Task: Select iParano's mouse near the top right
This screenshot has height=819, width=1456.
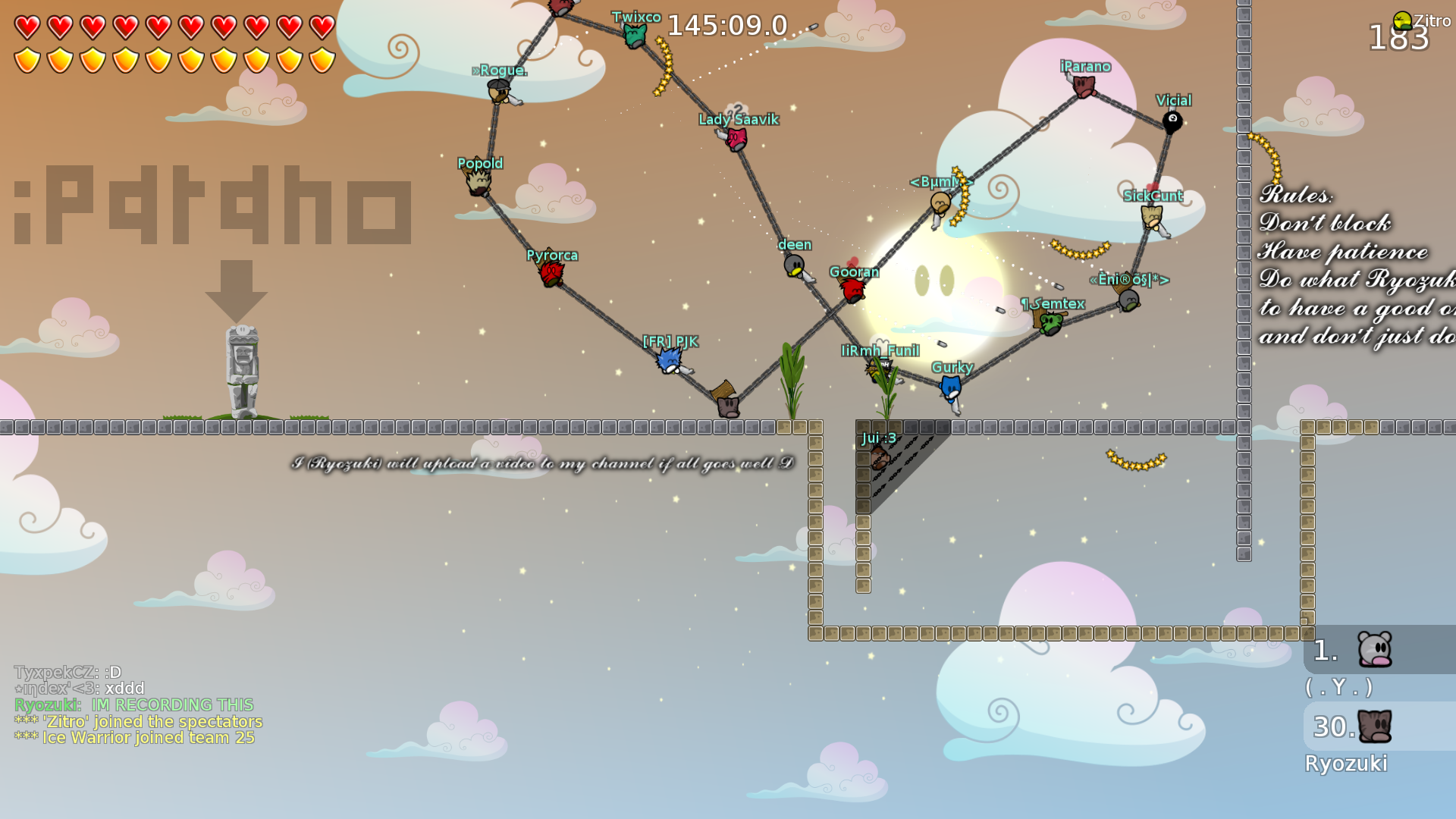Action: pyautogui.click(x=1084, y=86)
